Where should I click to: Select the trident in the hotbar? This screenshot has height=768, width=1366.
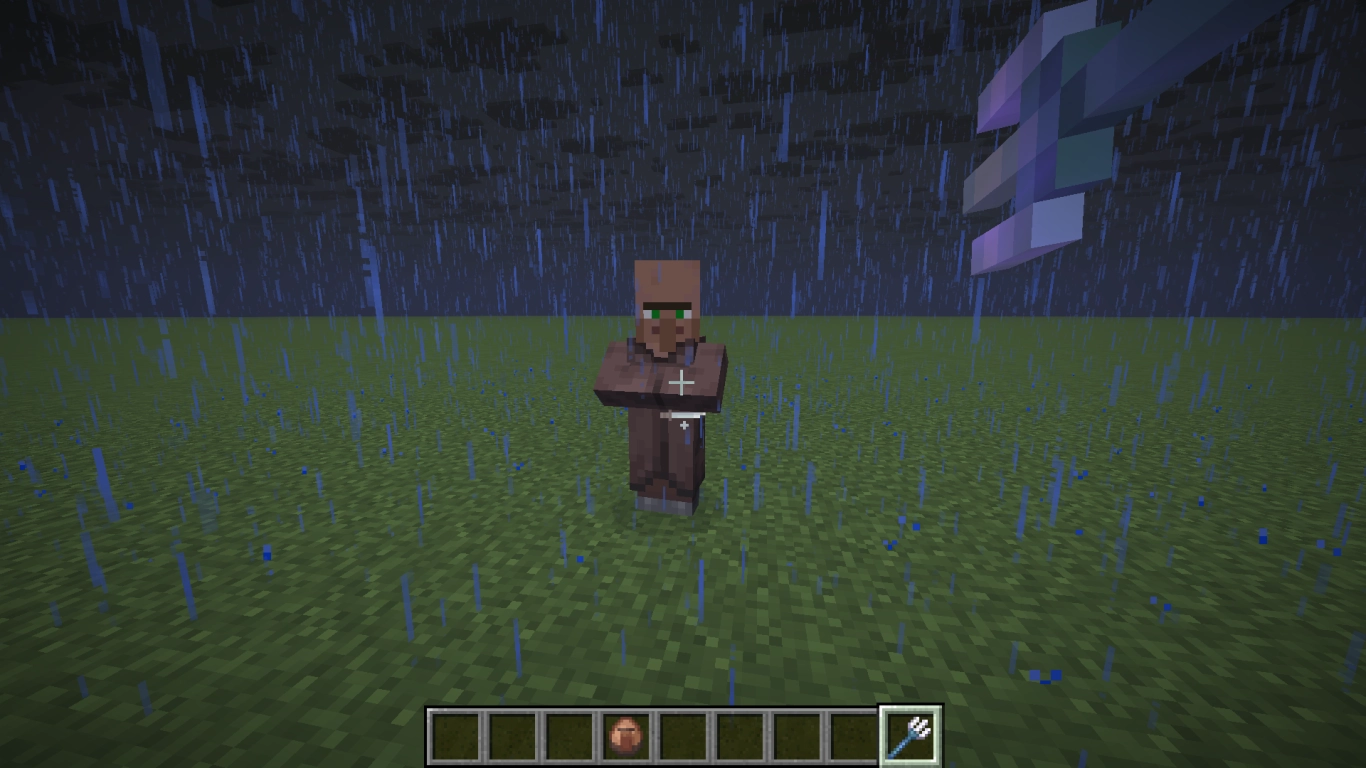click(910, 733)
